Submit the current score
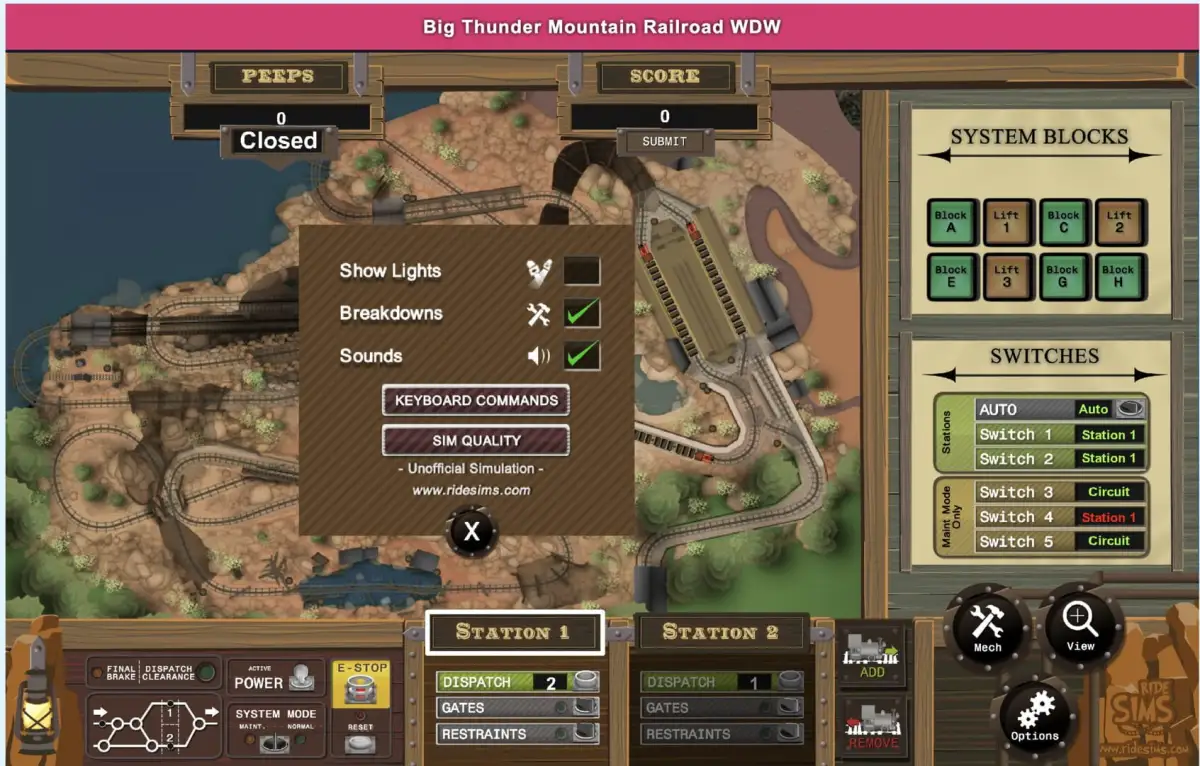 point(664,142)
